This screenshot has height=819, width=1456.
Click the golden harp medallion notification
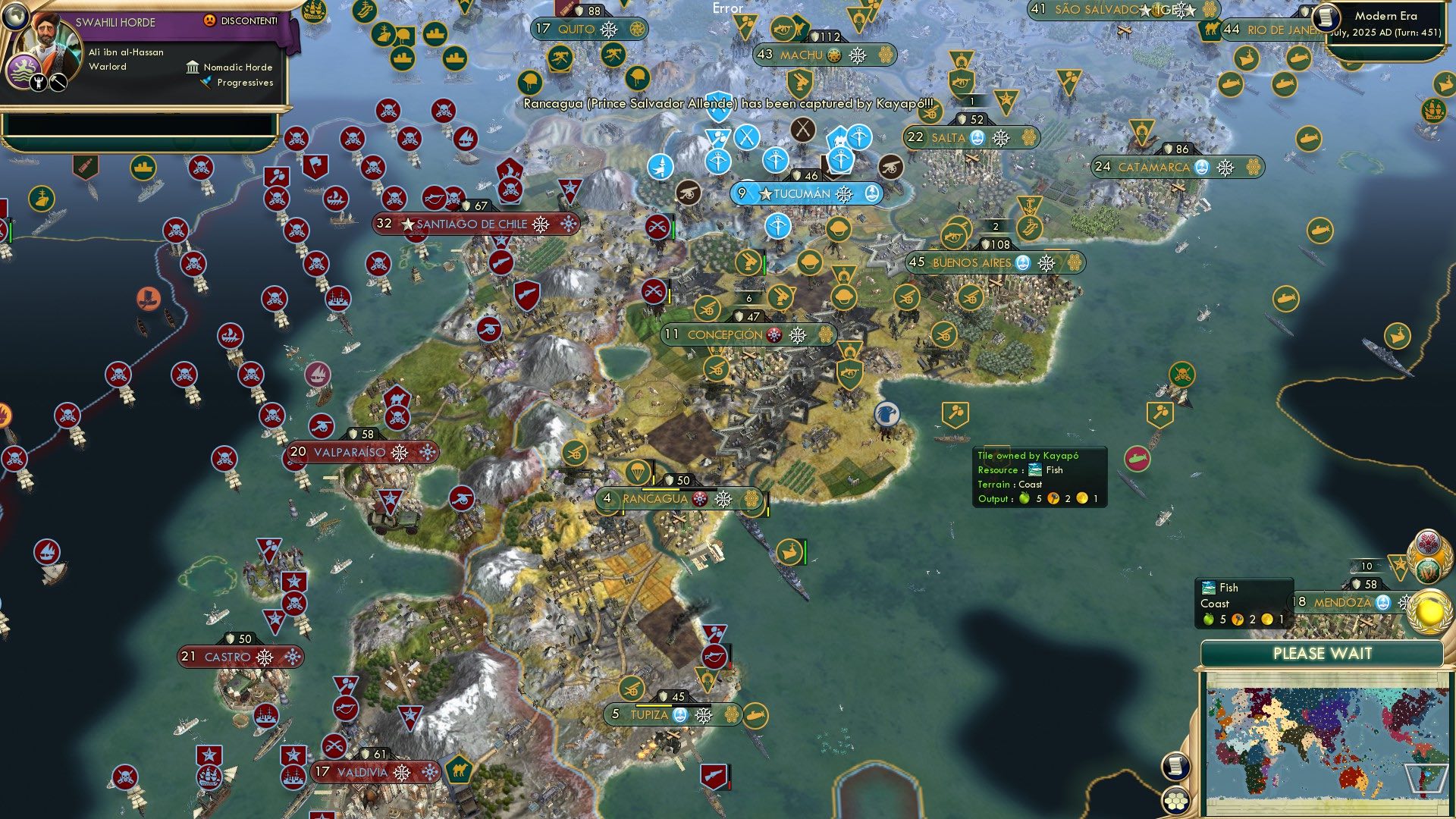click(1428, 570)
